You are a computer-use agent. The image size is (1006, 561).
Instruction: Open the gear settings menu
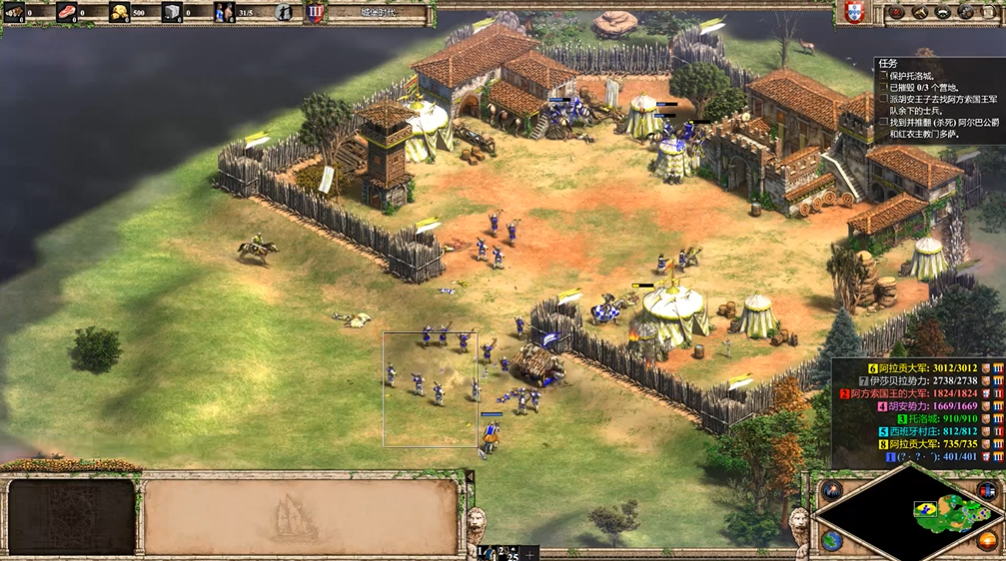tap(966, 13)
